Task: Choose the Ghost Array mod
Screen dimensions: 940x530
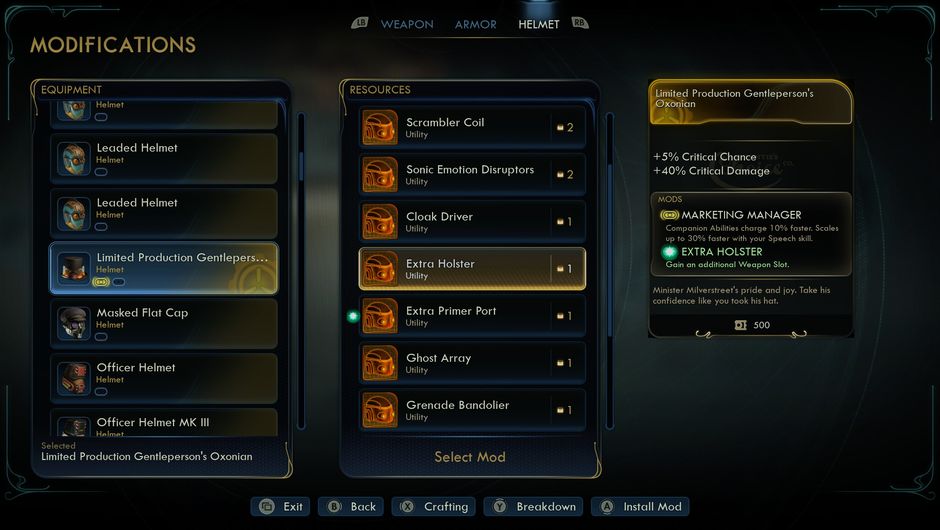Action: click(472, 362)
